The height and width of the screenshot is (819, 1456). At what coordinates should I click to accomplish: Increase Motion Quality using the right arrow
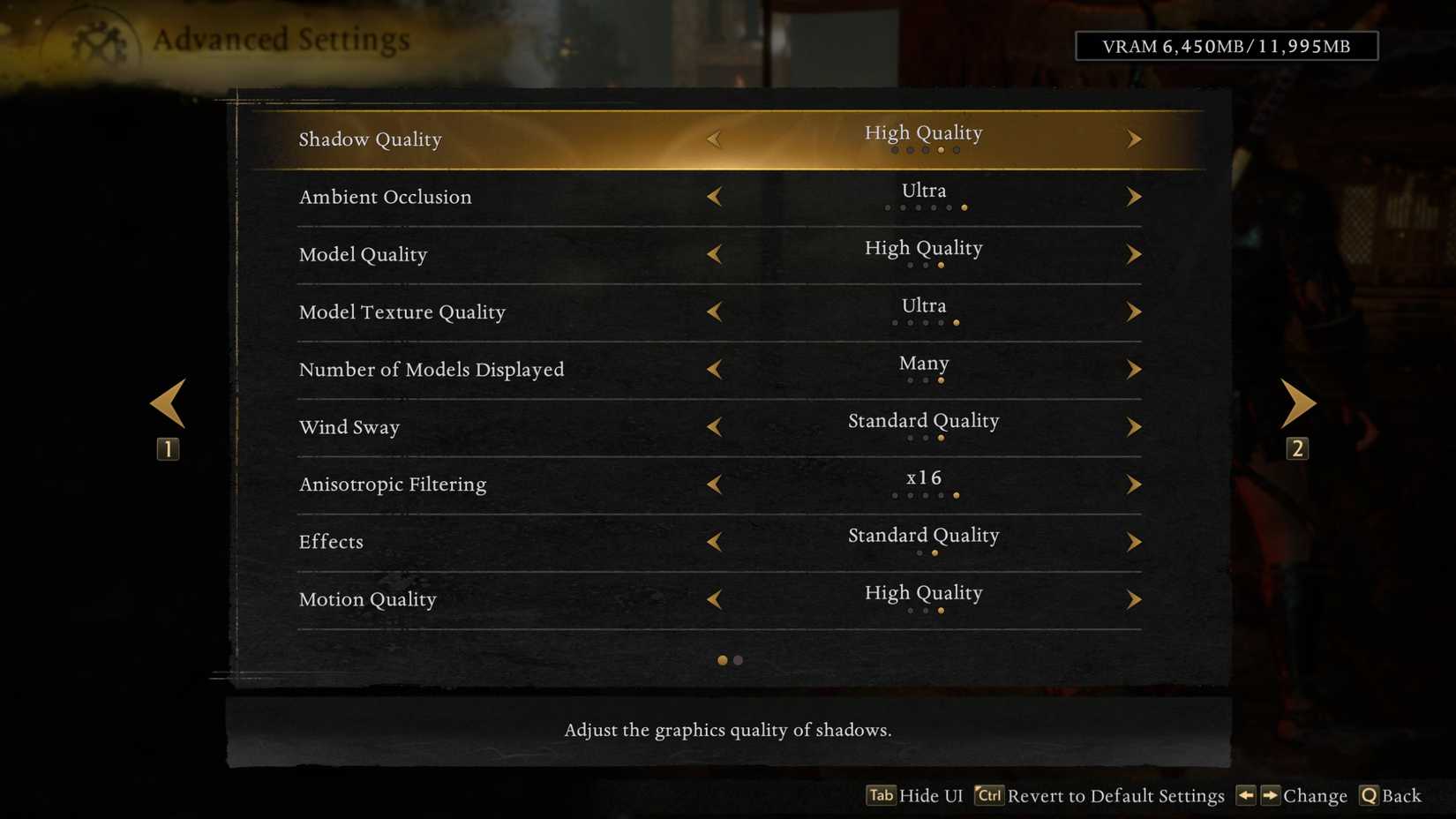click(1134, 598)
